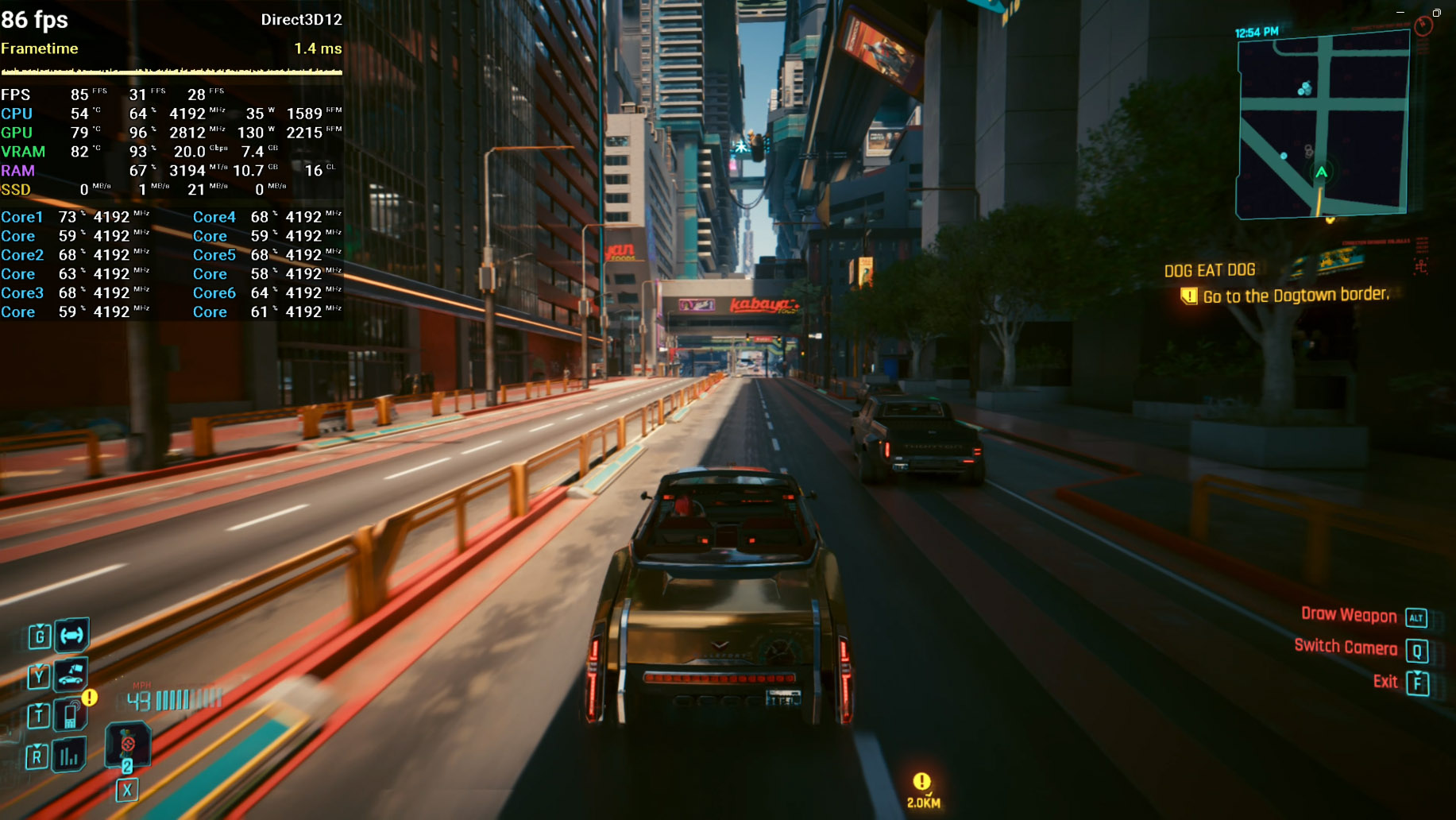1456x820 pixels.
Task: Click the compass icon above the minimap
Action: click(1423, 26)
